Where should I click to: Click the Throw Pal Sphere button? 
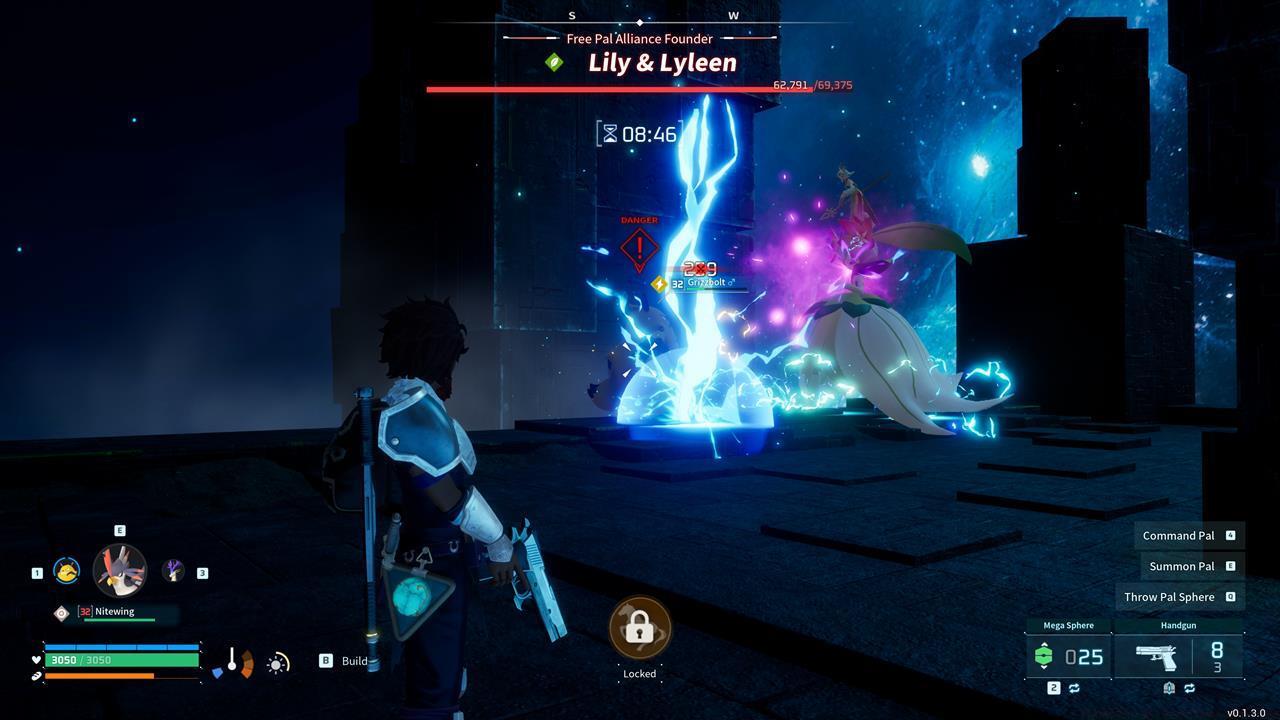[x=1179, y=597]
